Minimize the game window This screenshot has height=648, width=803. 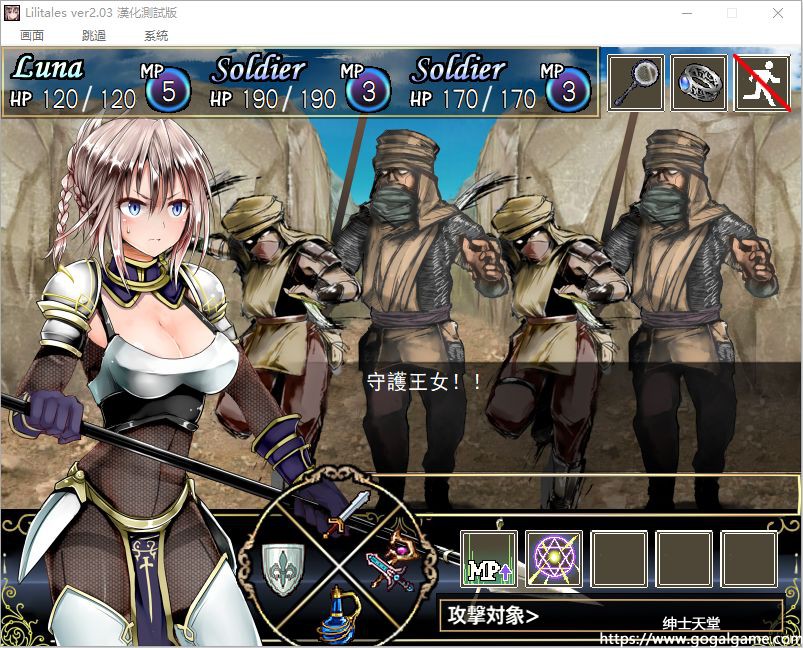tap(686, 13)
